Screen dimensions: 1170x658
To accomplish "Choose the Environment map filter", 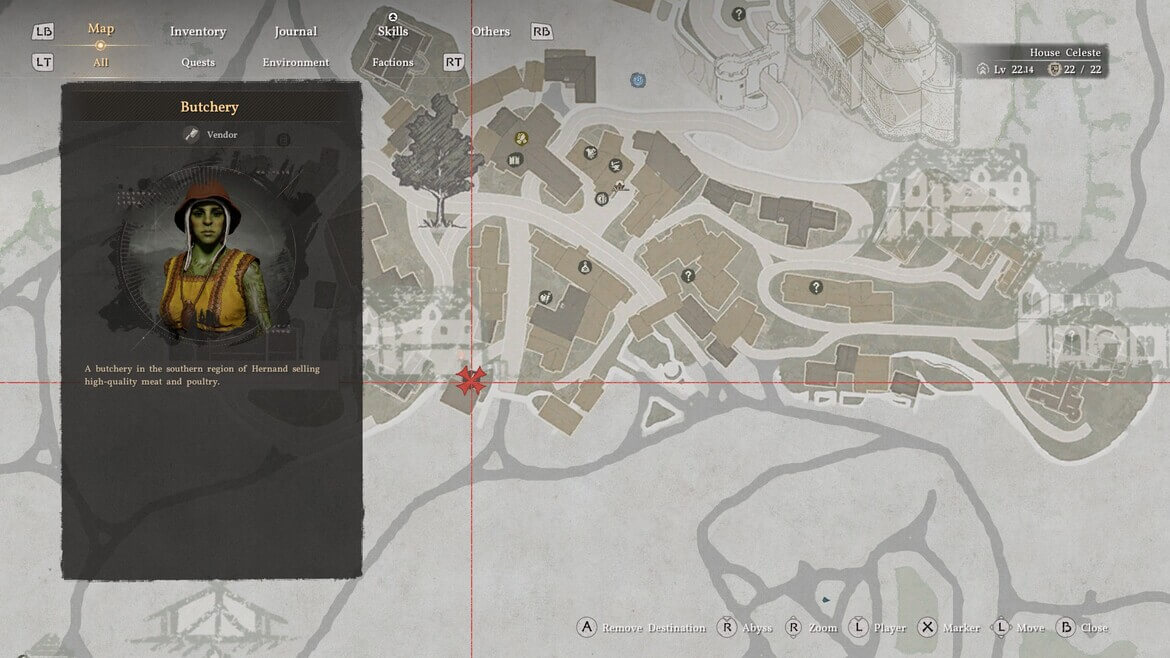I will coord(295,63).
